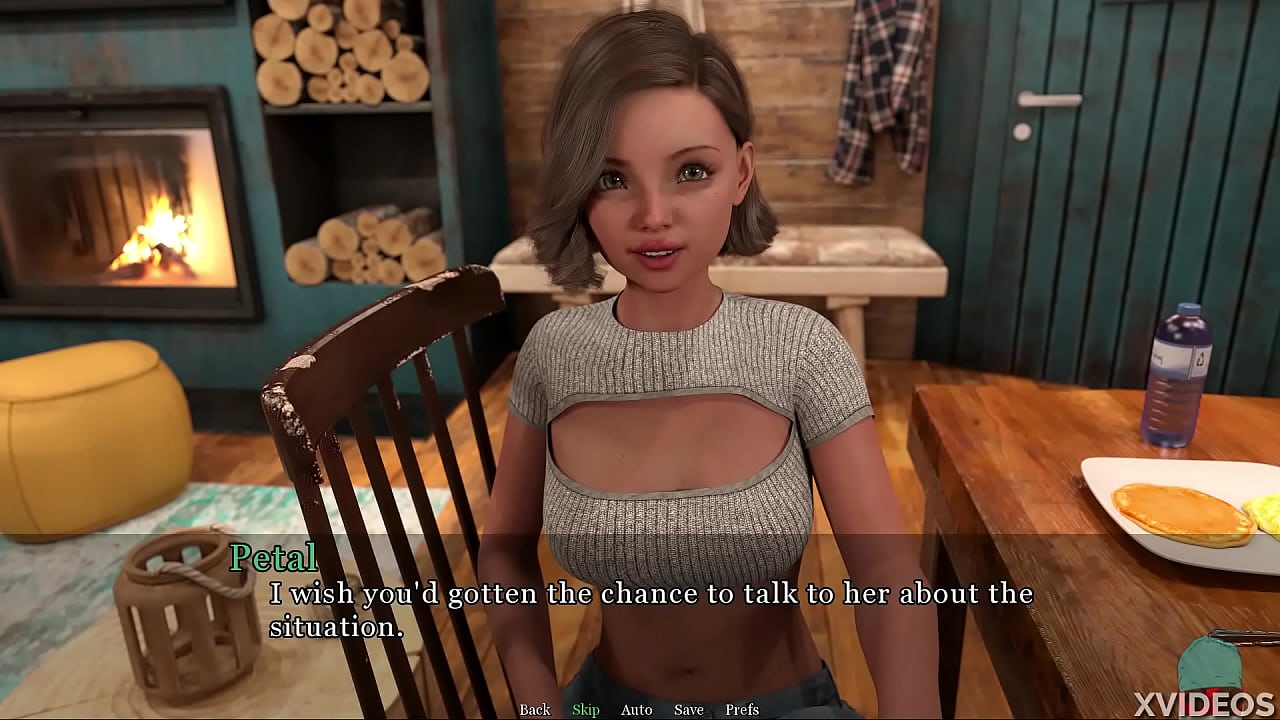Enable Auto-forward dialogue mode

tap(636, 709)
